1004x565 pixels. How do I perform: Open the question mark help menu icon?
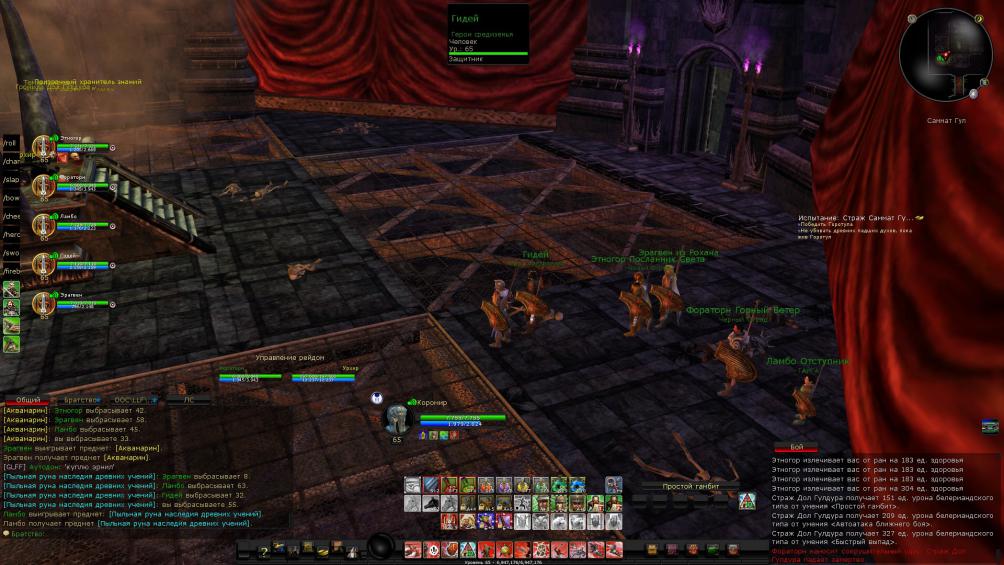(x=263, y=550)
